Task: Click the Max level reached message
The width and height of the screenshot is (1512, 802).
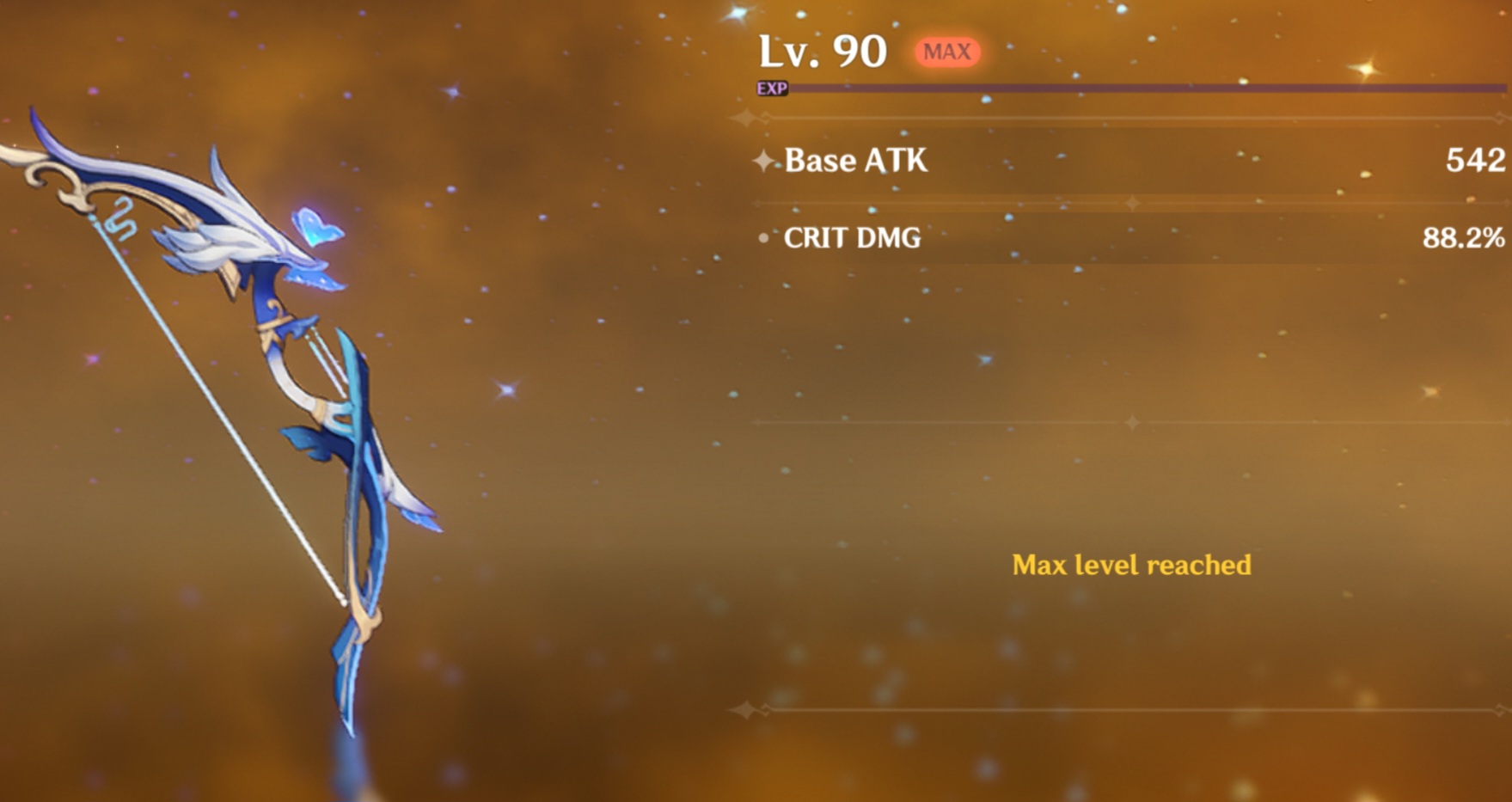Action: tap(1133, 565)
